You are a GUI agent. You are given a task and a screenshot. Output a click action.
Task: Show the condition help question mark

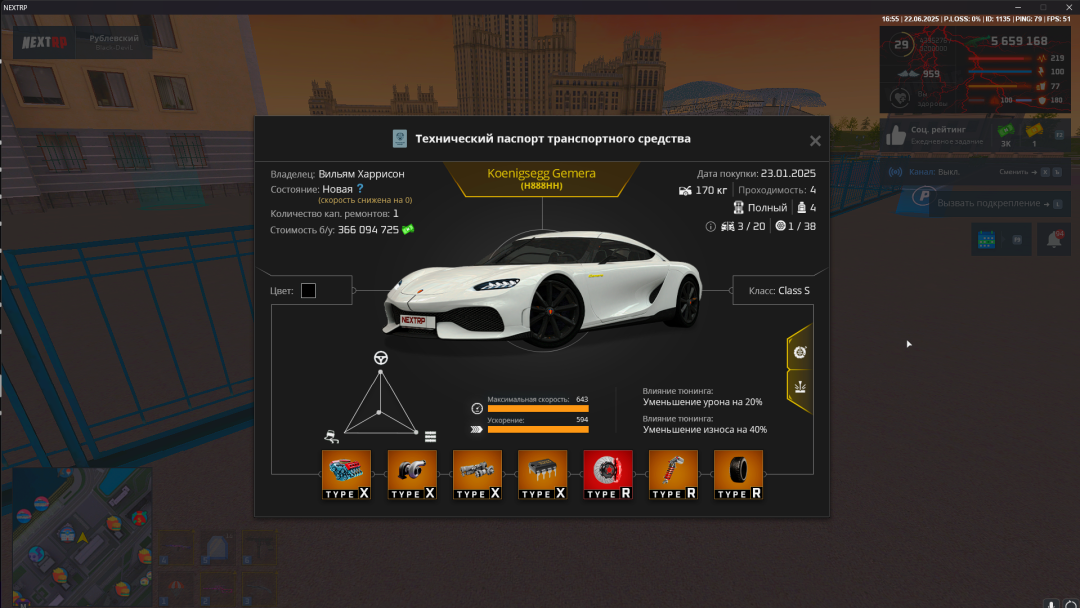tap(360, 188)
